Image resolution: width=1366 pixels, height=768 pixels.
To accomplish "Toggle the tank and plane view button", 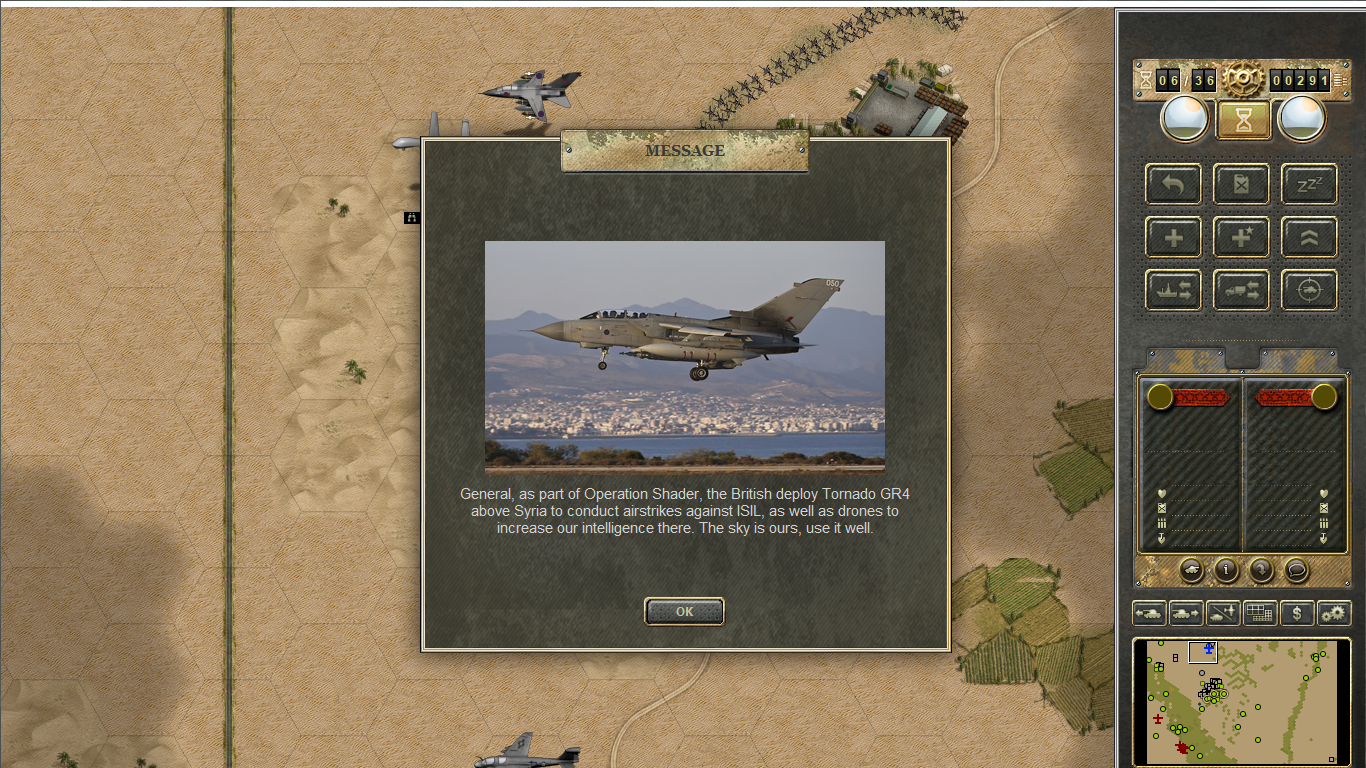I will click(x=1223, y=613).
